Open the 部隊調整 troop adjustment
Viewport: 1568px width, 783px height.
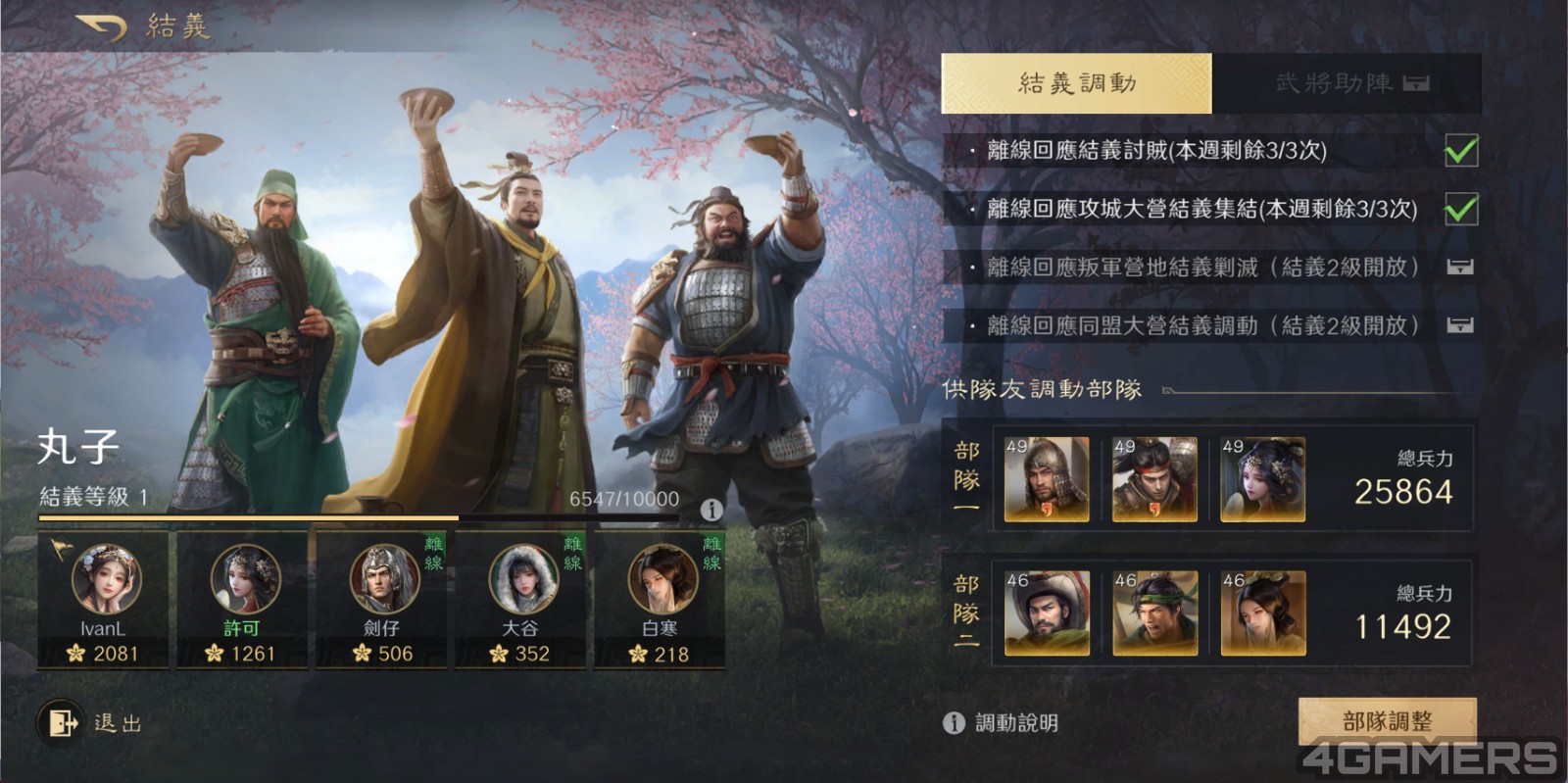(1387, 722)
